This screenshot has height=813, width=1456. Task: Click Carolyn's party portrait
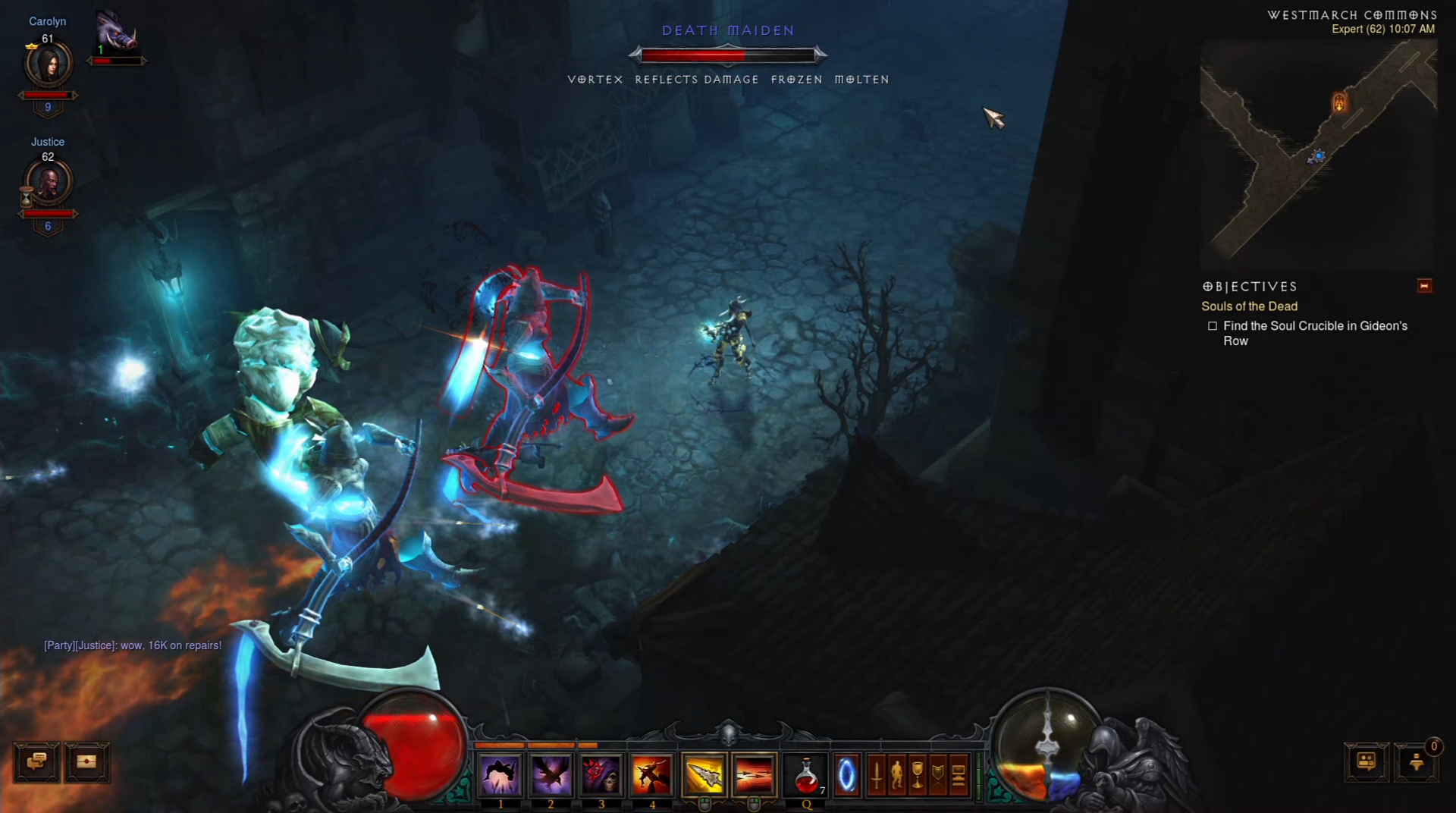coord(49,64)
